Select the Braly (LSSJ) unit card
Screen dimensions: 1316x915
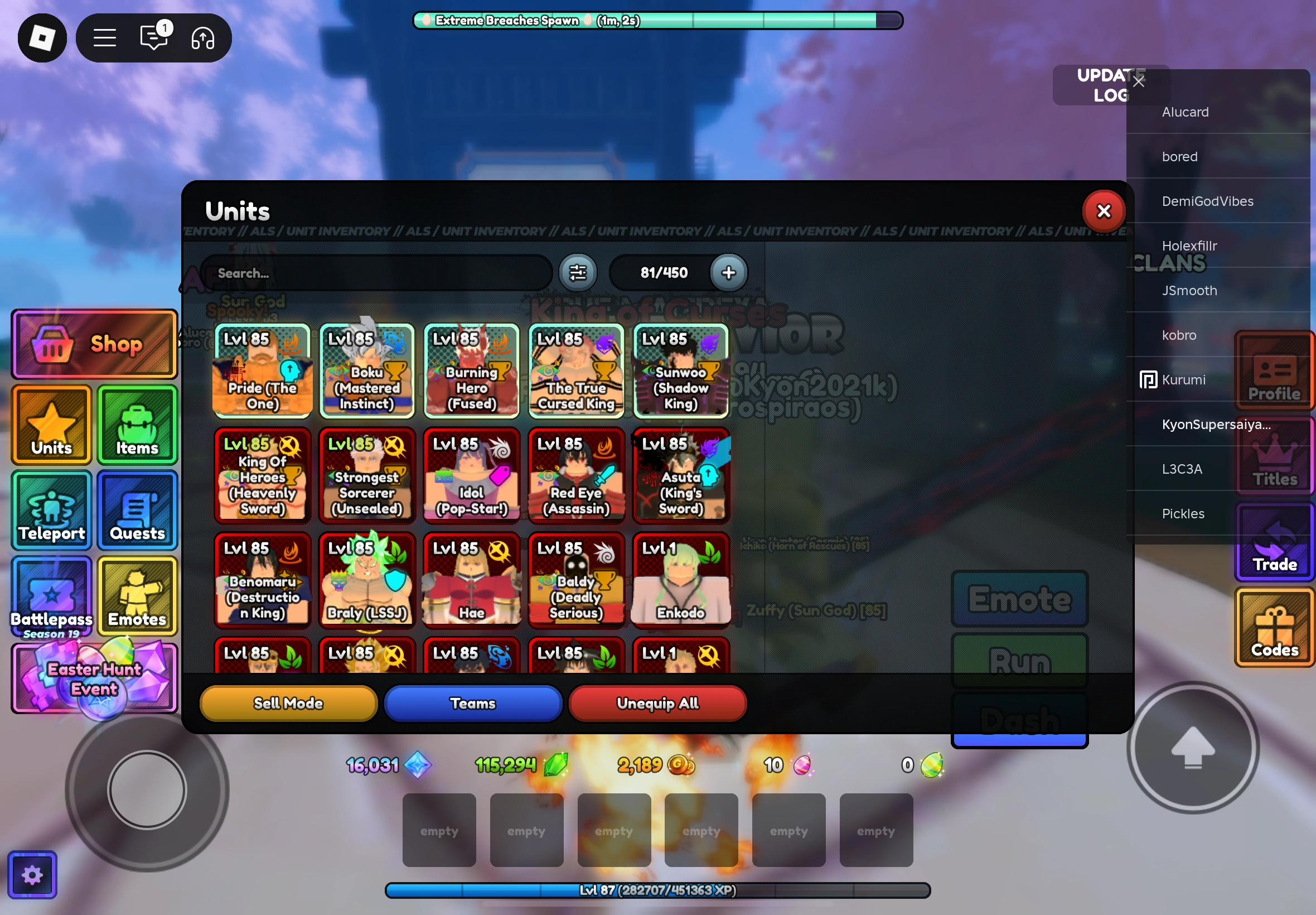367,579
